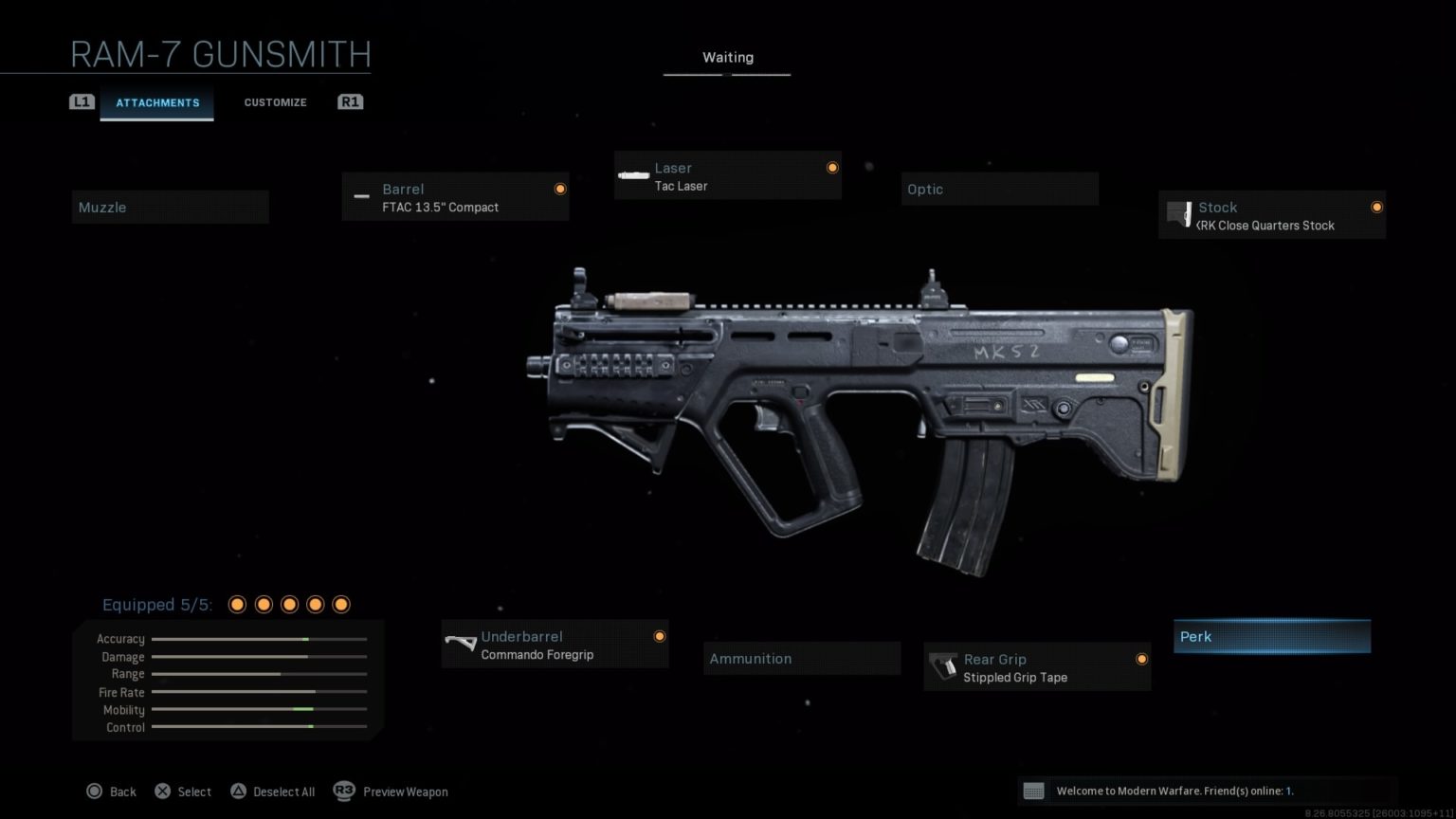Select the highlighted Perk slot
Screen dimensions: 1456x819
1271,636
